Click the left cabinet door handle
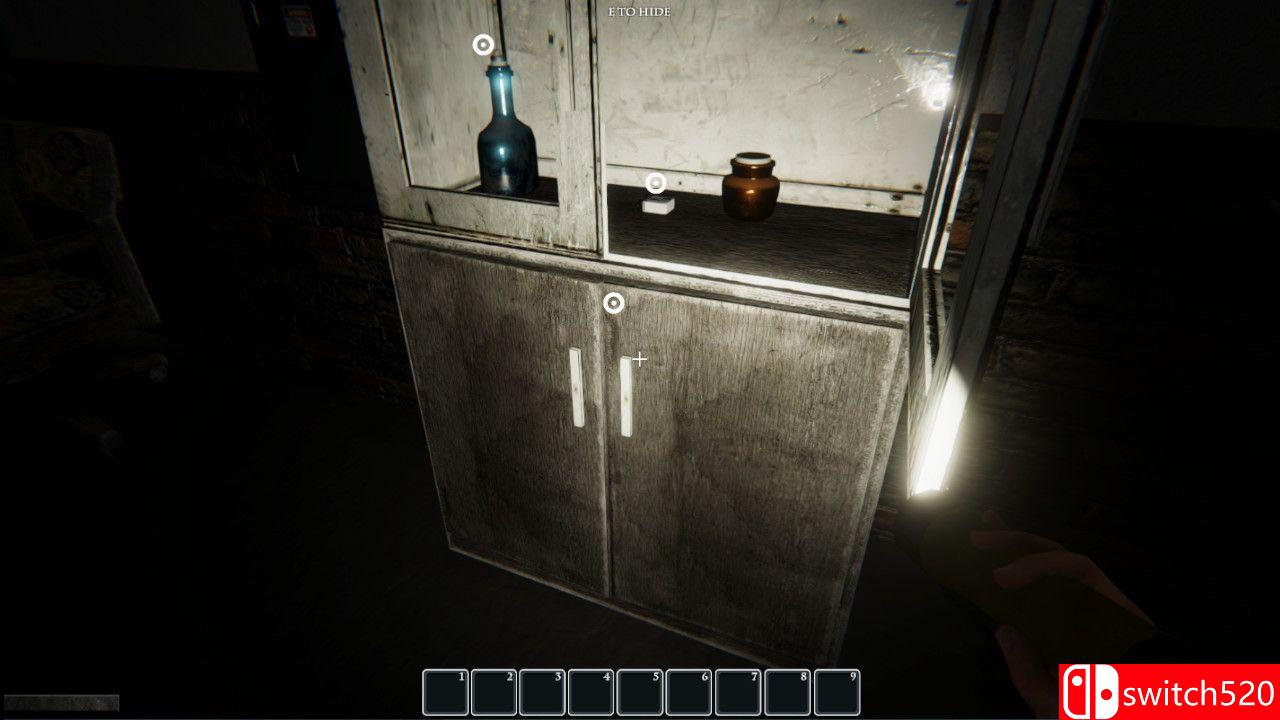 [x=576, y=385]
